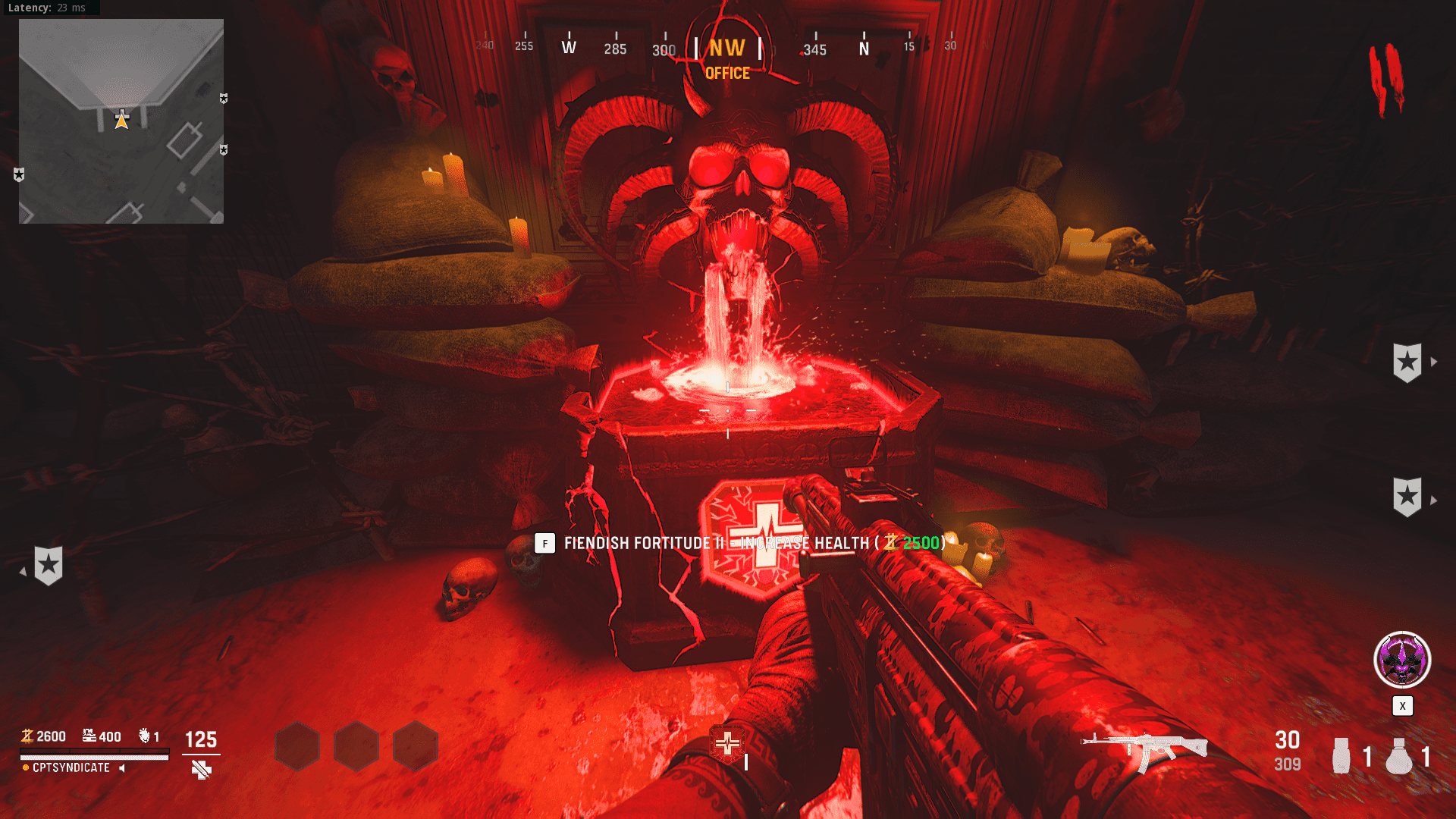Viewport: 1456px width, 819px height.
Task: Click the yellow player status dot beside CPTSYNDICATE
Action: (26, 767)
